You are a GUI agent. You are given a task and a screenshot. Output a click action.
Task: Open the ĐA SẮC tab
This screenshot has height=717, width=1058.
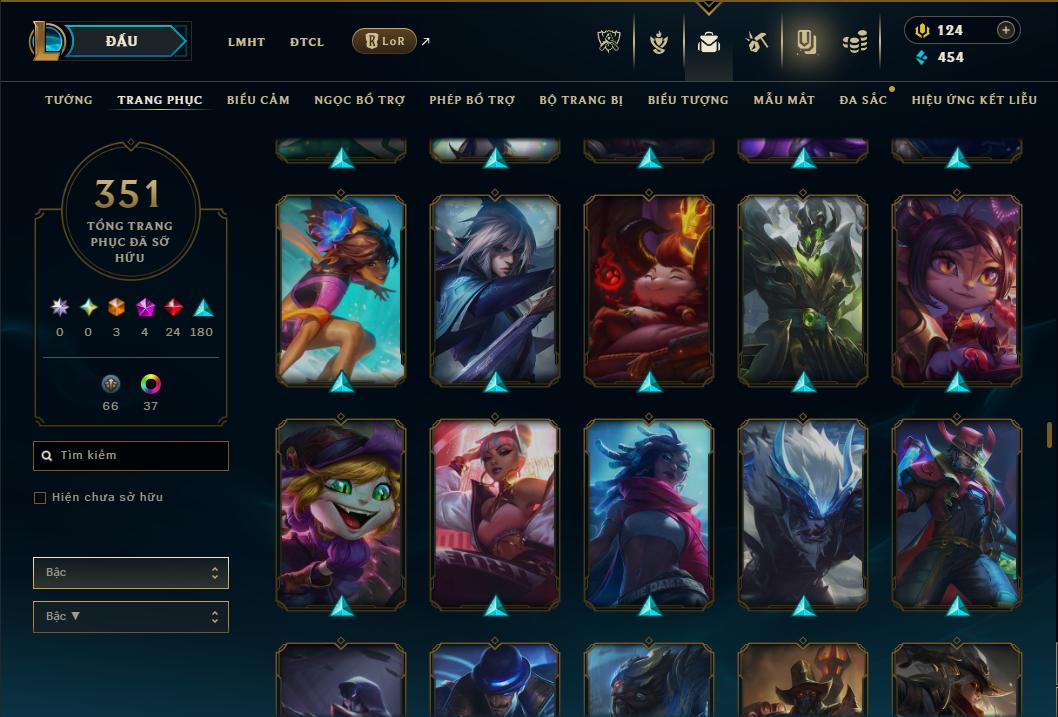(862, 100)
